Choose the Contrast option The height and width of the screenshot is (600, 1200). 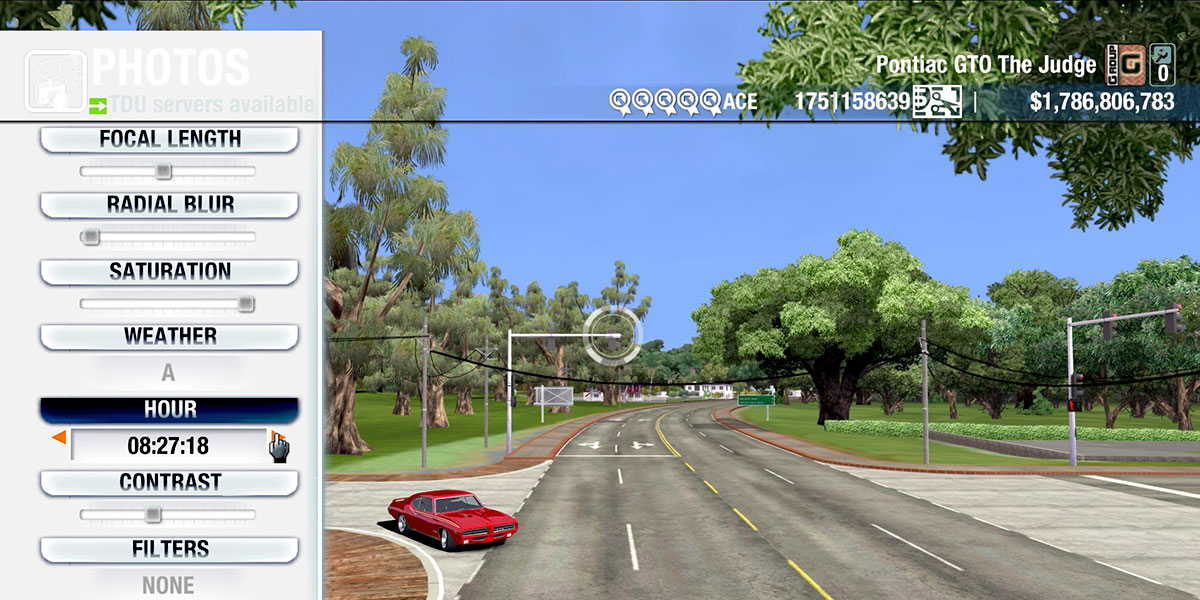point(169,482)
